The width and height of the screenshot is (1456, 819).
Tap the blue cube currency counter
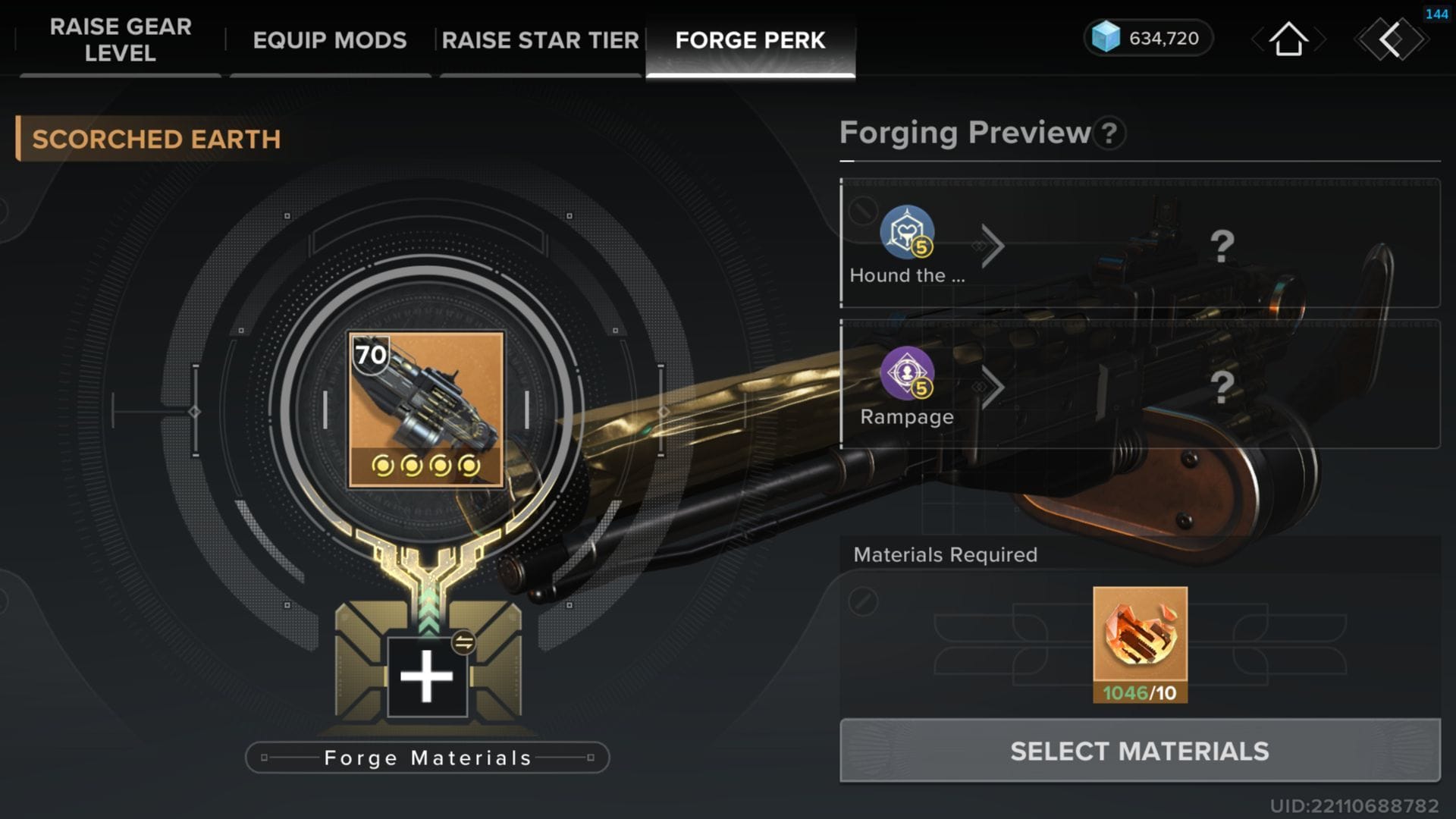1147,38
